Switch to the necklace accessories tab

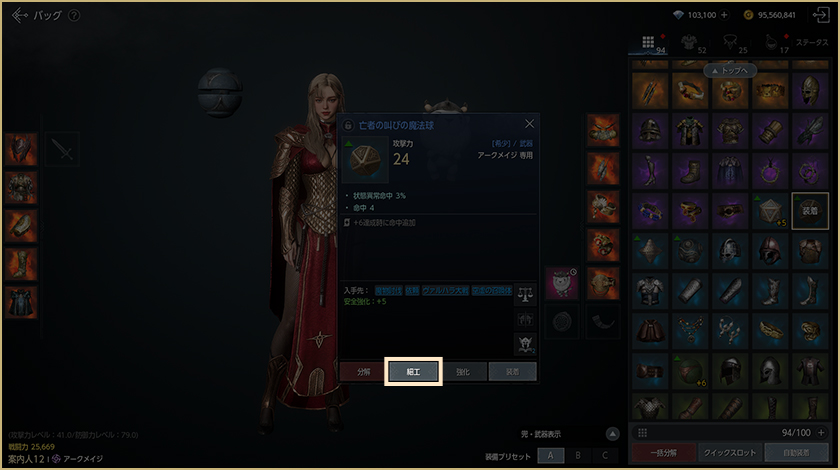tap(729, 43)
